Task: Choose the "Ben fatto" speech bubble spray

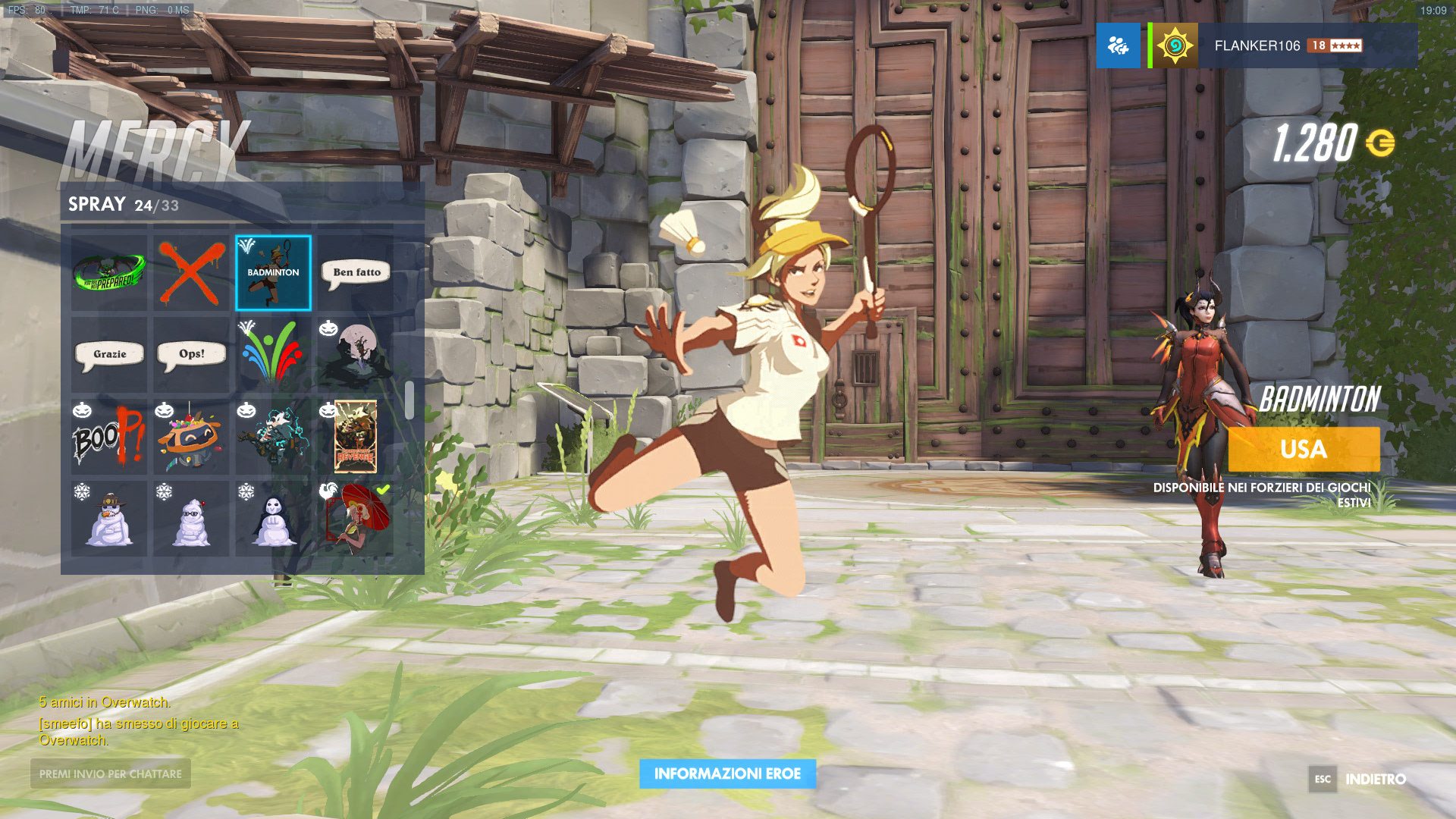Action: [x=356, y=272]
